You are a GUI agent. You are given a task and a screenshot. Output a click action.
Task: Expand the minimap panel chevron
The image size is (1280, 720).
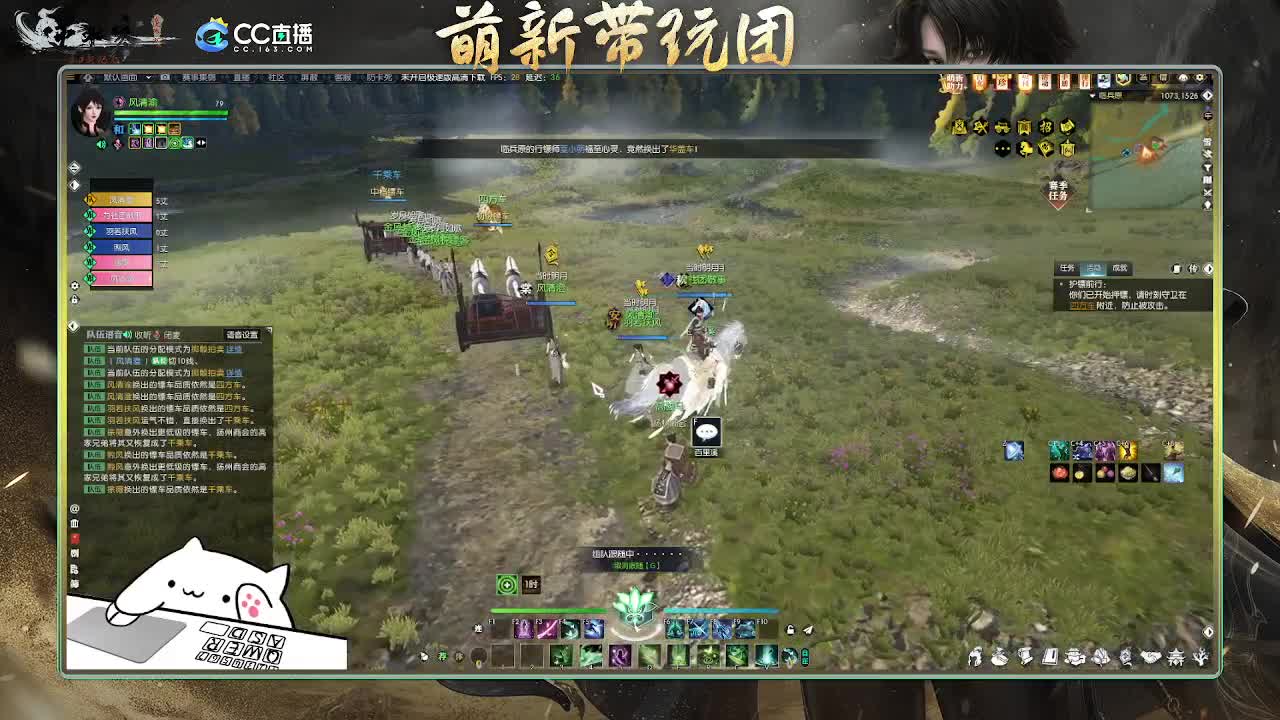tap(1207, 94)
